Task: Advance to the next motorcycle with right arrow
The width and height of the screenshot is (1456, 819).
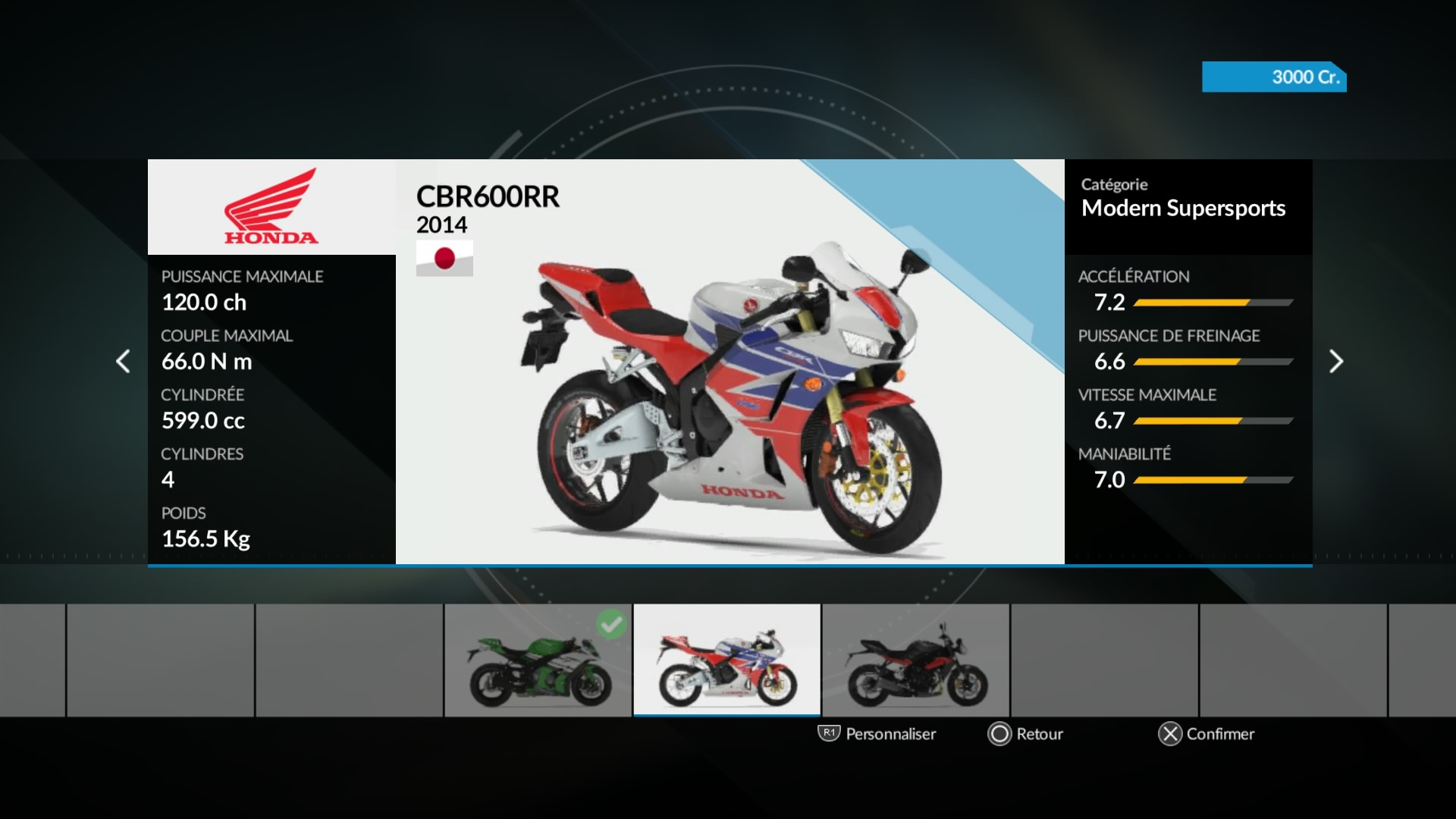Action: click(x=1336, y=361)
